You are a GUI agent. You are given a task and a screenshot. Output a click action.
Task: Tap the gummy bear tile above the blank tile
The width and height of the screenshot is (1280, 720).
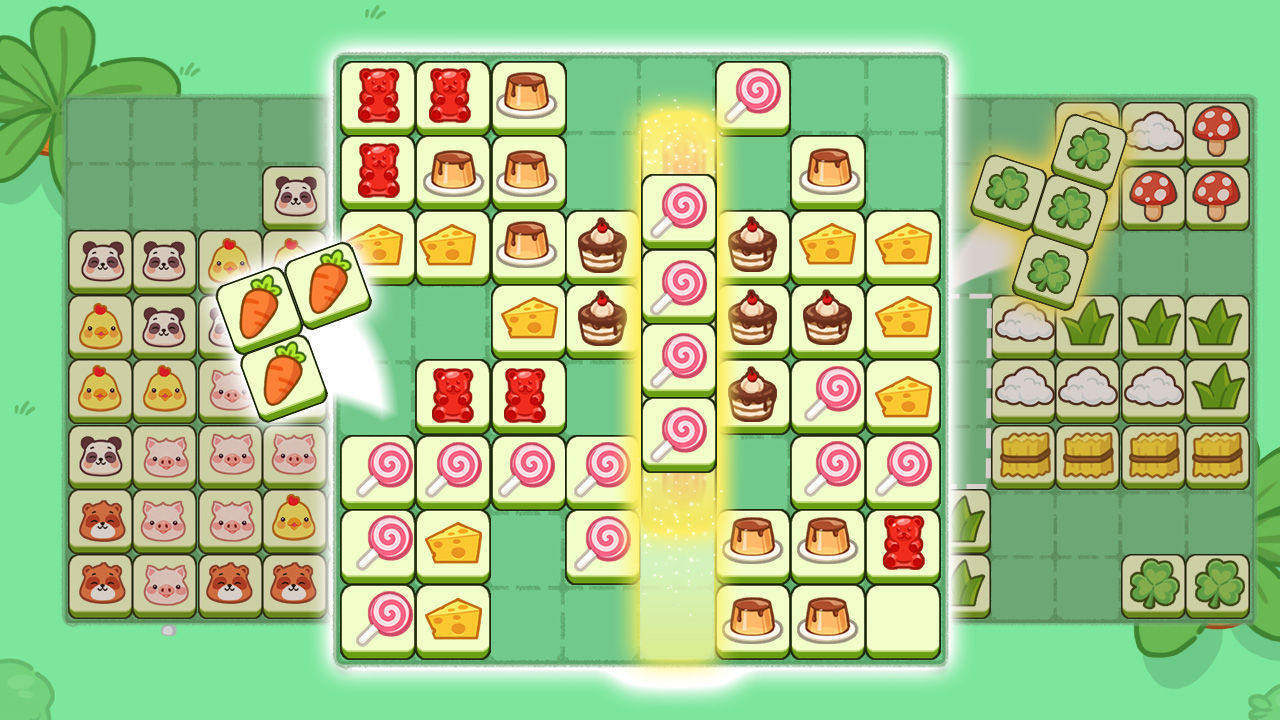click(x=903, y=545)
